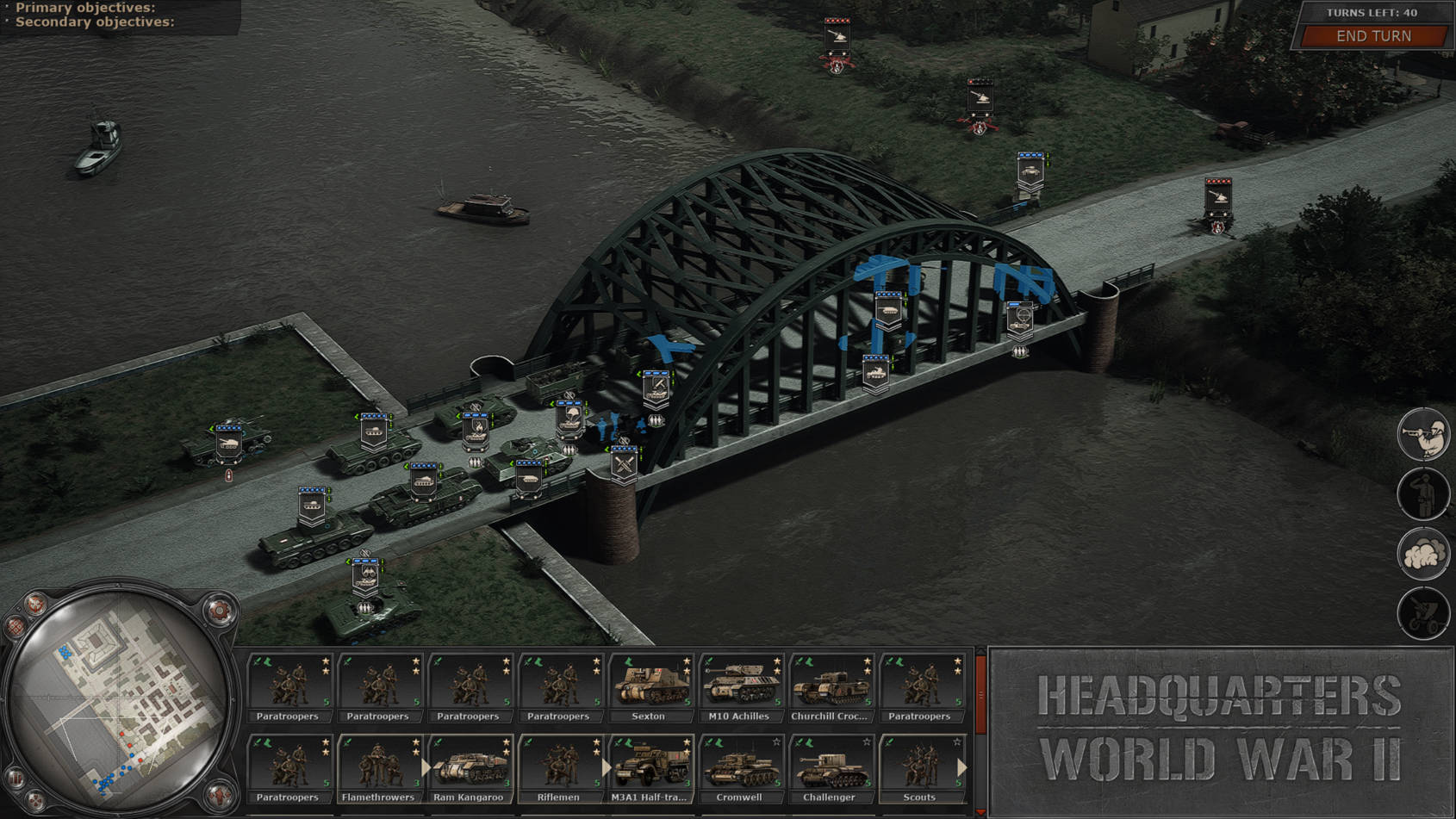Click the Churchill Crocodile unit portrait
This screenshot has height=819, width=1456.
[831, 683]
